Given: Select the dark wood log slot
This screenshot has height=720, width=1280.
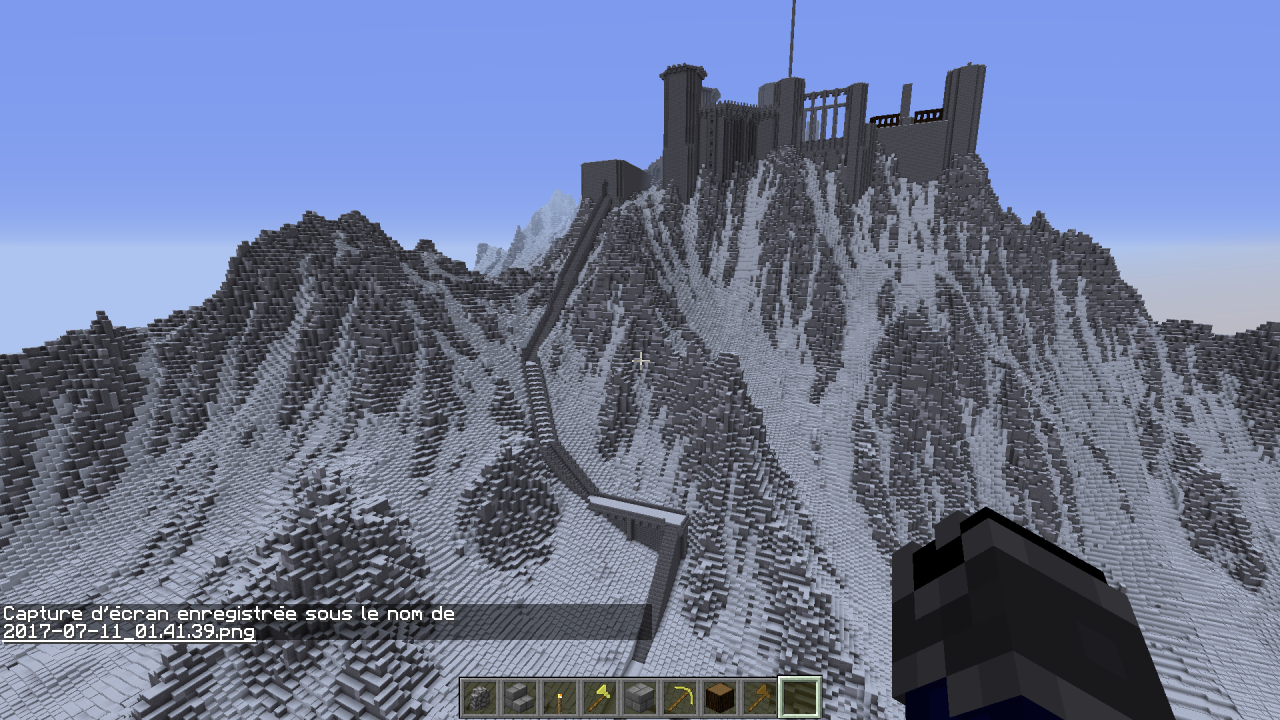Looking at the screenshot, I should tap(719, 697).
